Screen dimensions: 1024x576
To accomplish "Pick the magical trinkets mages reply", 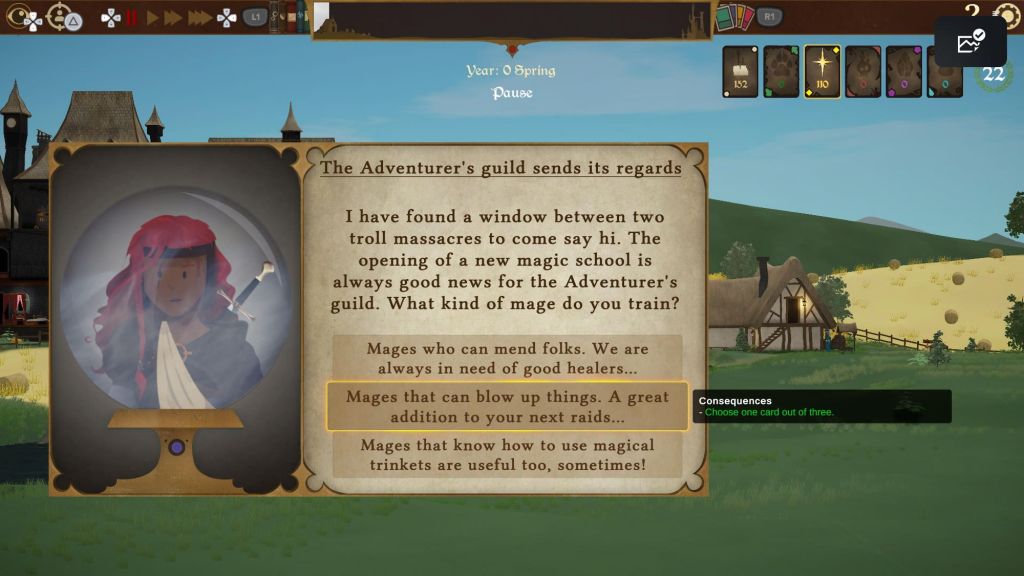I will pos(507,455).
